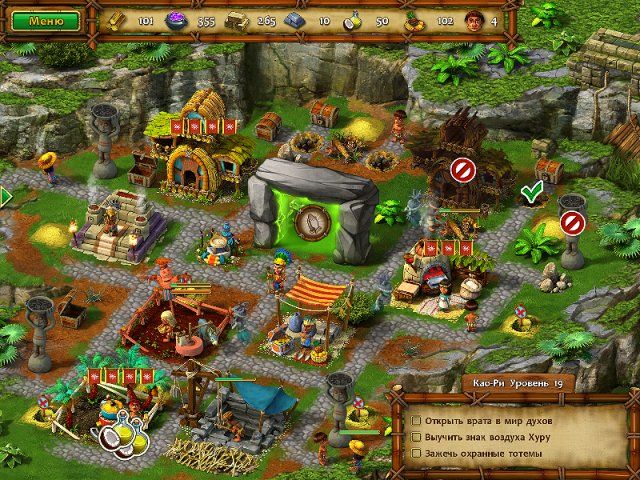Open the Меню button
This screenshot has height=480, width=640.
(x=41, y=19)
